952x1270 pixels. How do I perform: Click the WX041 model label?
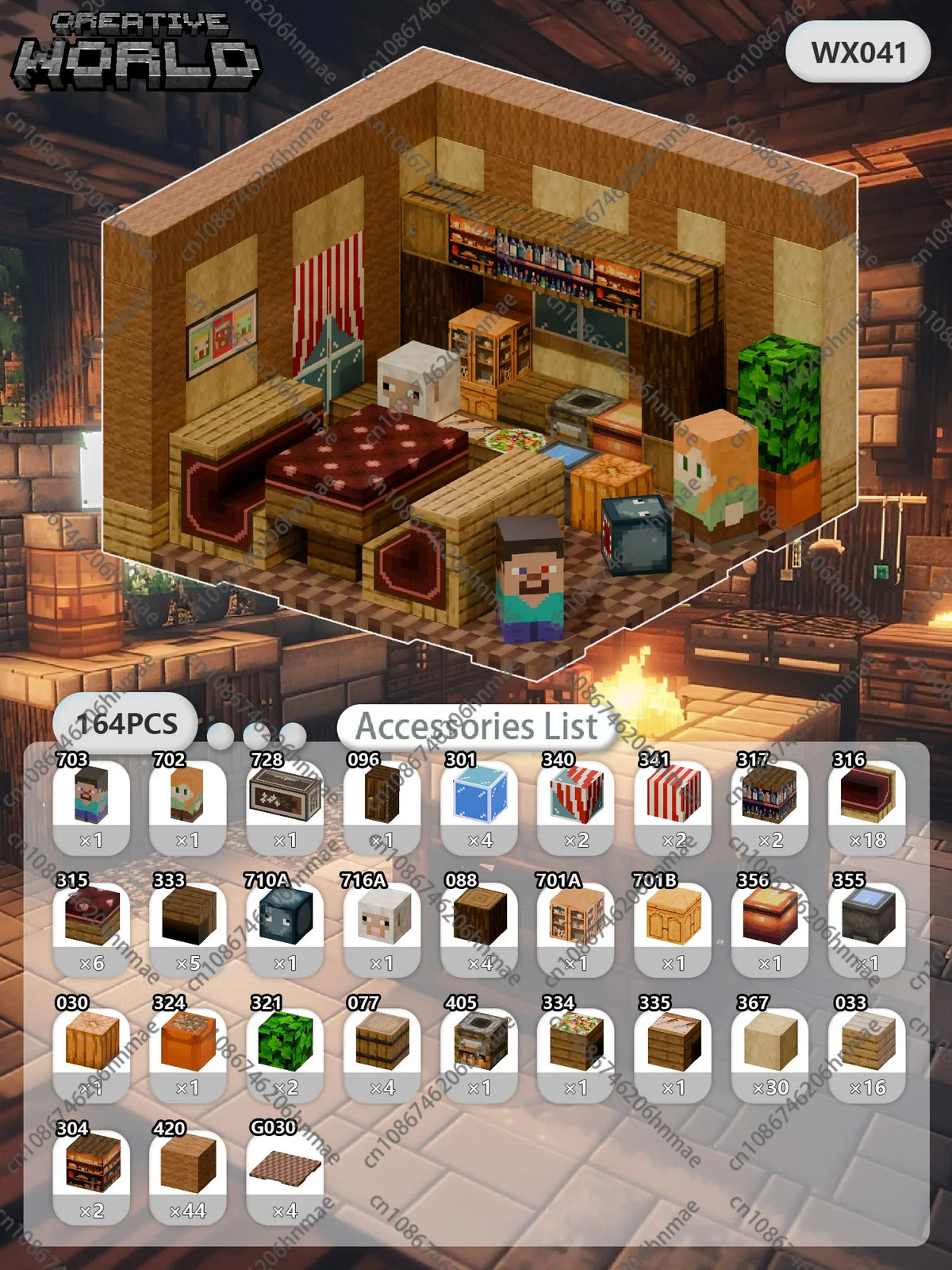tap(858, 52)
